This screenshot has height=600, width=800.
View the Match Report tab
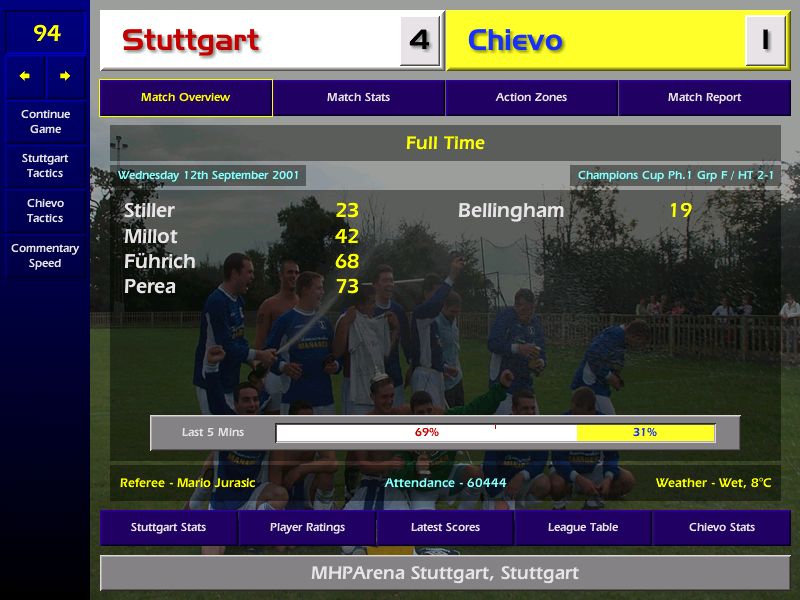pos(704,98)
